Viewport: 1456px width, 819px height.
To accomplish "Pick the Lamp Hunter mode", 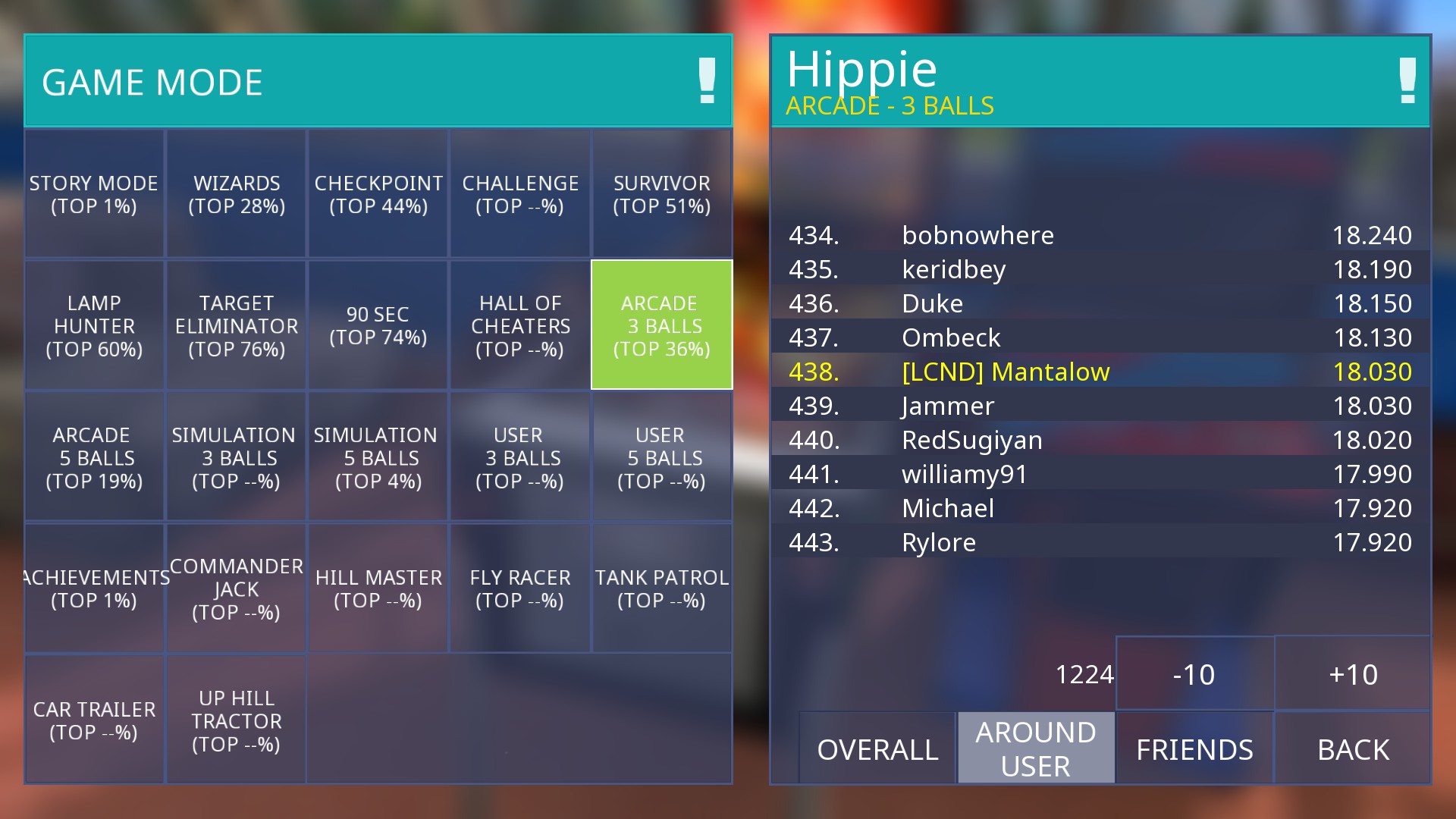I will pyautogui.click(x=94, y=325).
